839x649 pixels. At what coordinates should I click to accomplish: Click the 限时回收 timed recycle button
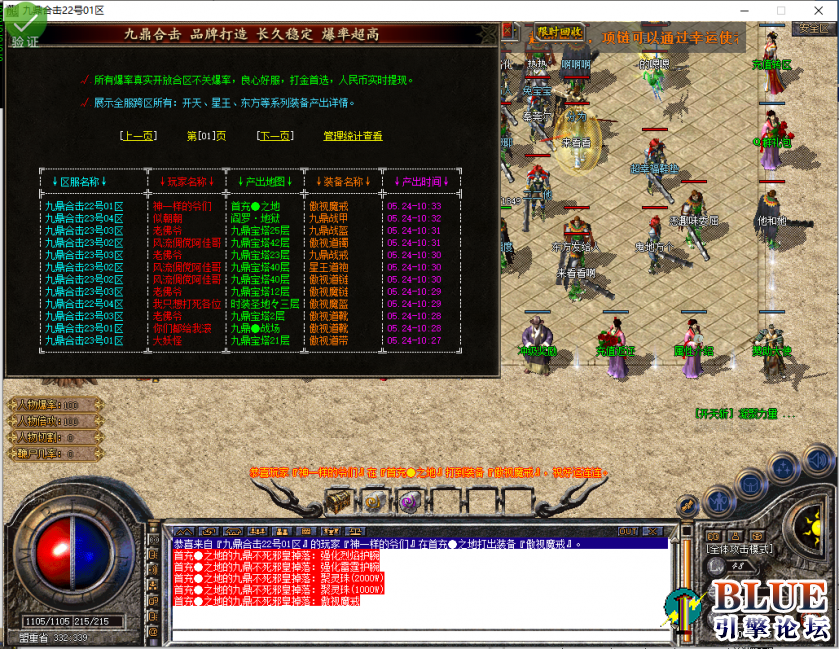tap(559, 32)
